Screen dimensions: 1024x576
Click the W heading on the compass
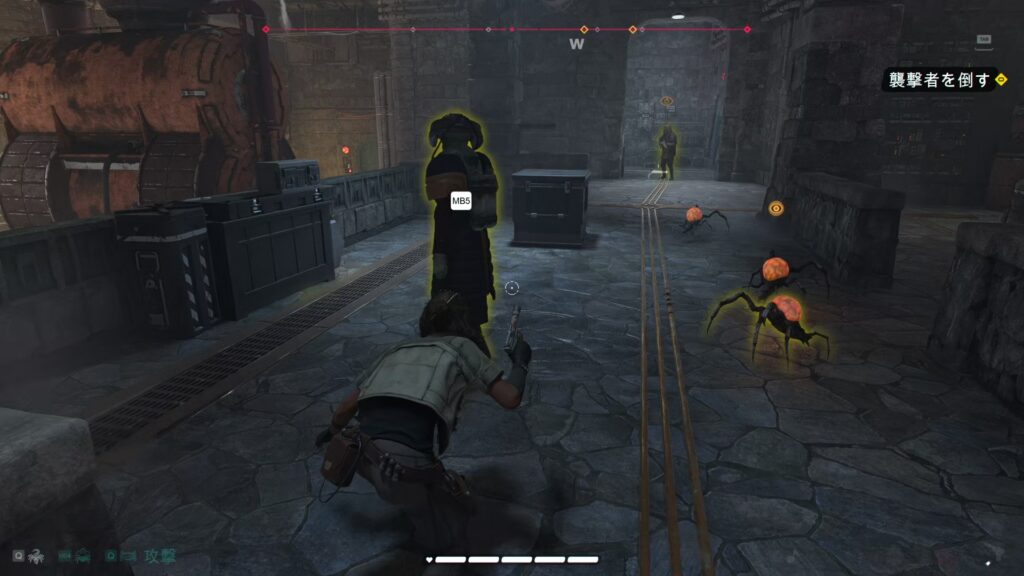(x=576, y=44)
